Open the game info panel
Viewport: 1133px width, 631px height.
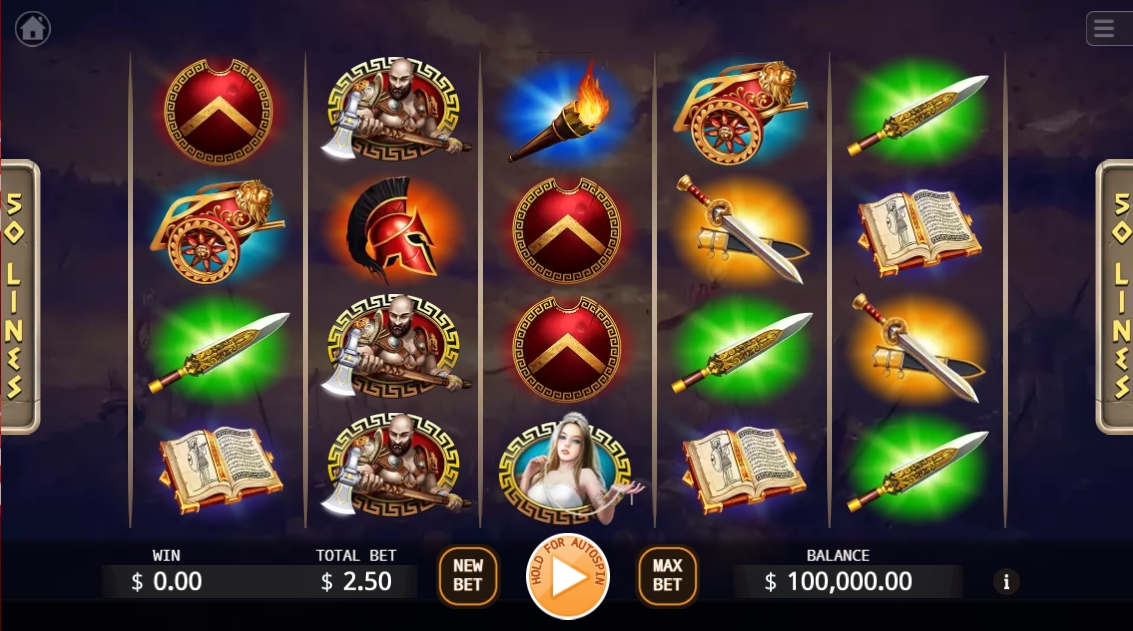1006,581
